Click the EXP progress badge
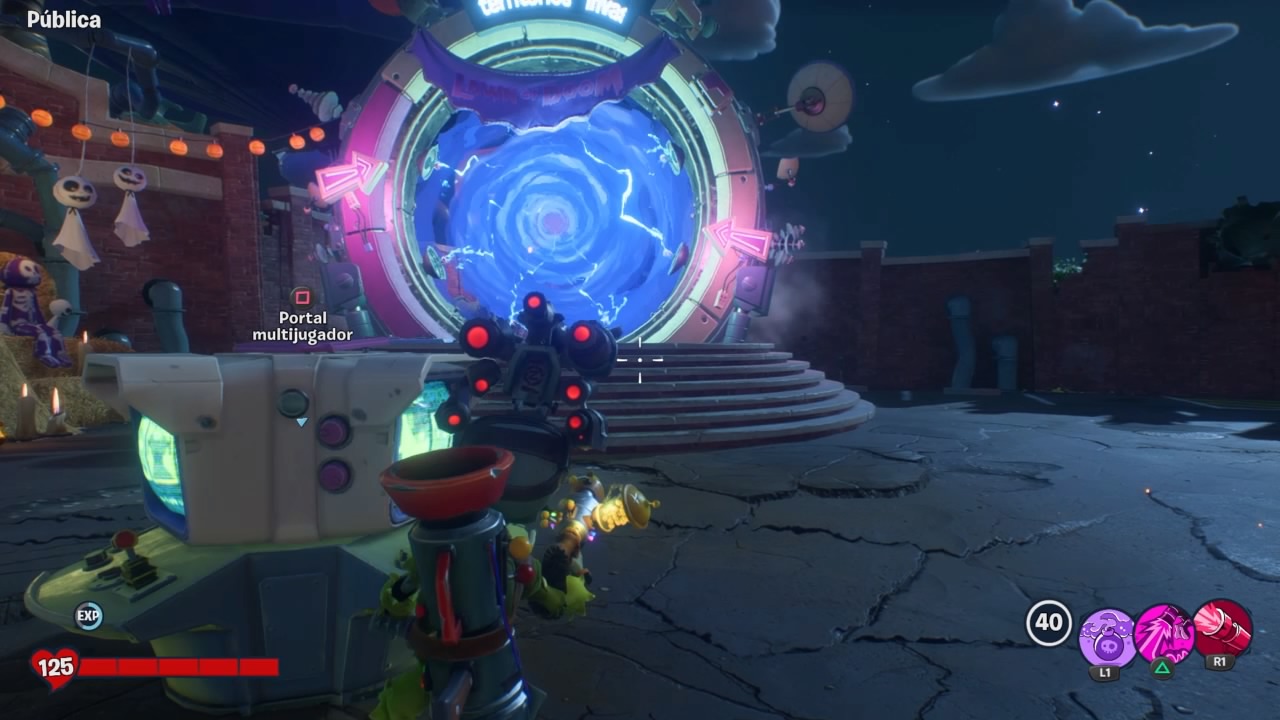 (89, 616)
